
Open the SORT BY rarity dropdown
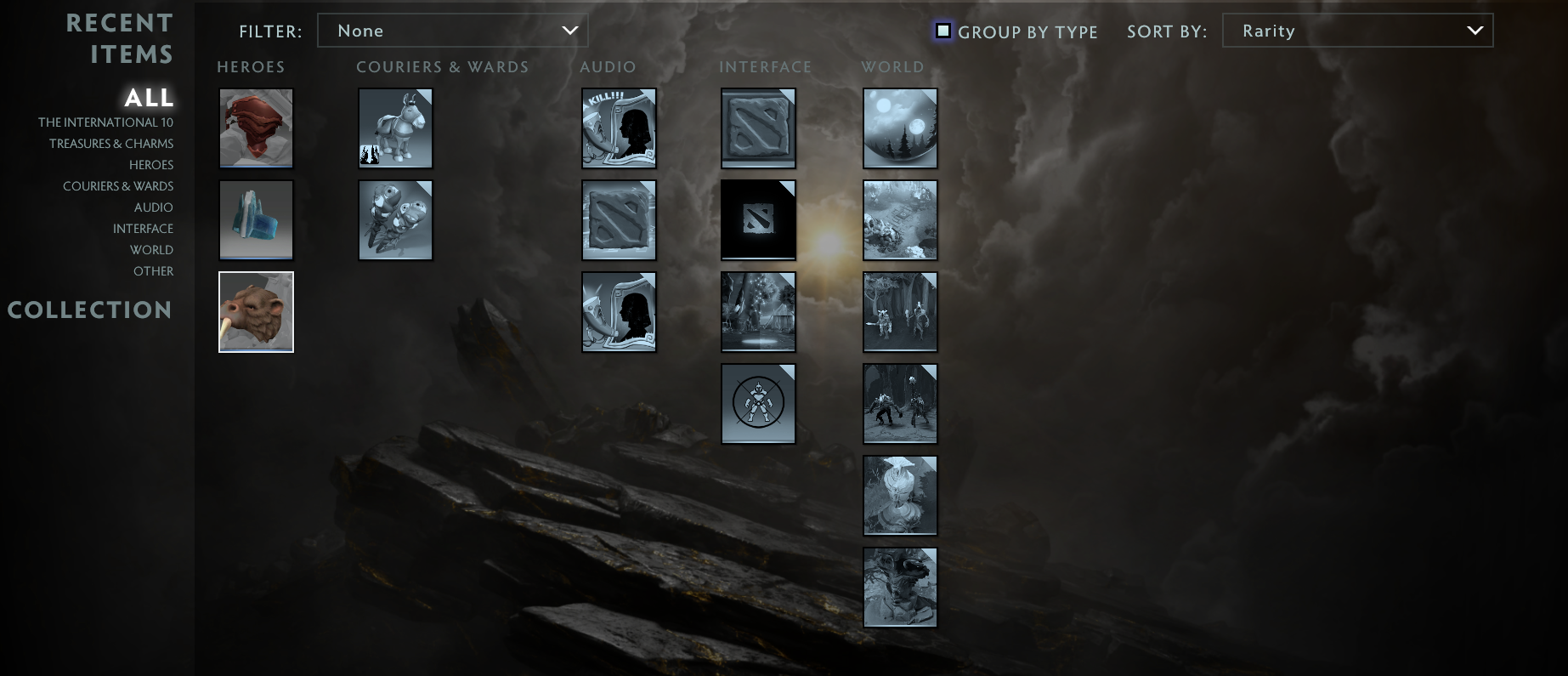(1357, 31)
